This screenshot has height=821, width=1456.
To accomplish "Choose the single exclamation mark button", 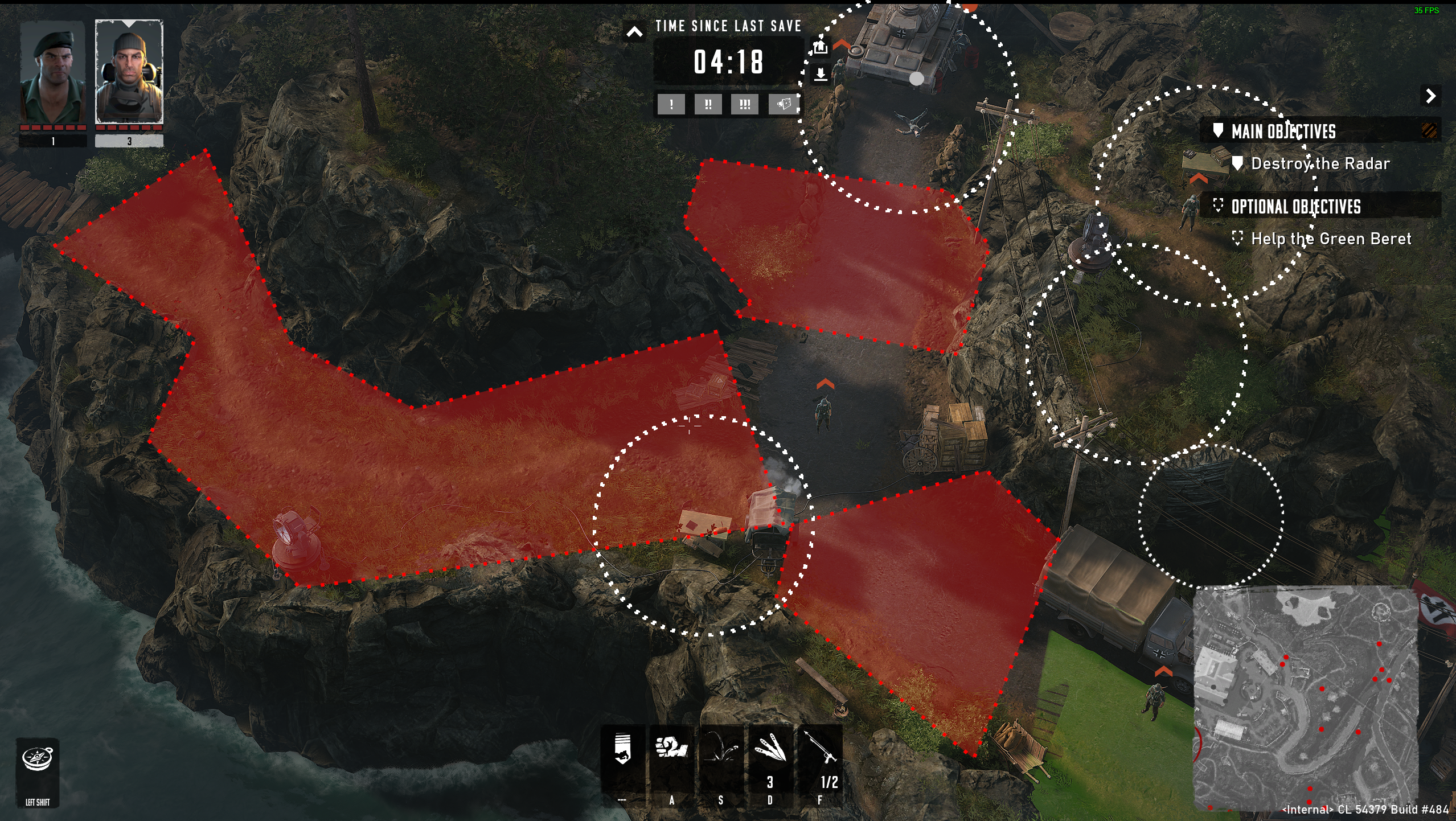I will pyautogui.click(x=671, y=105).
